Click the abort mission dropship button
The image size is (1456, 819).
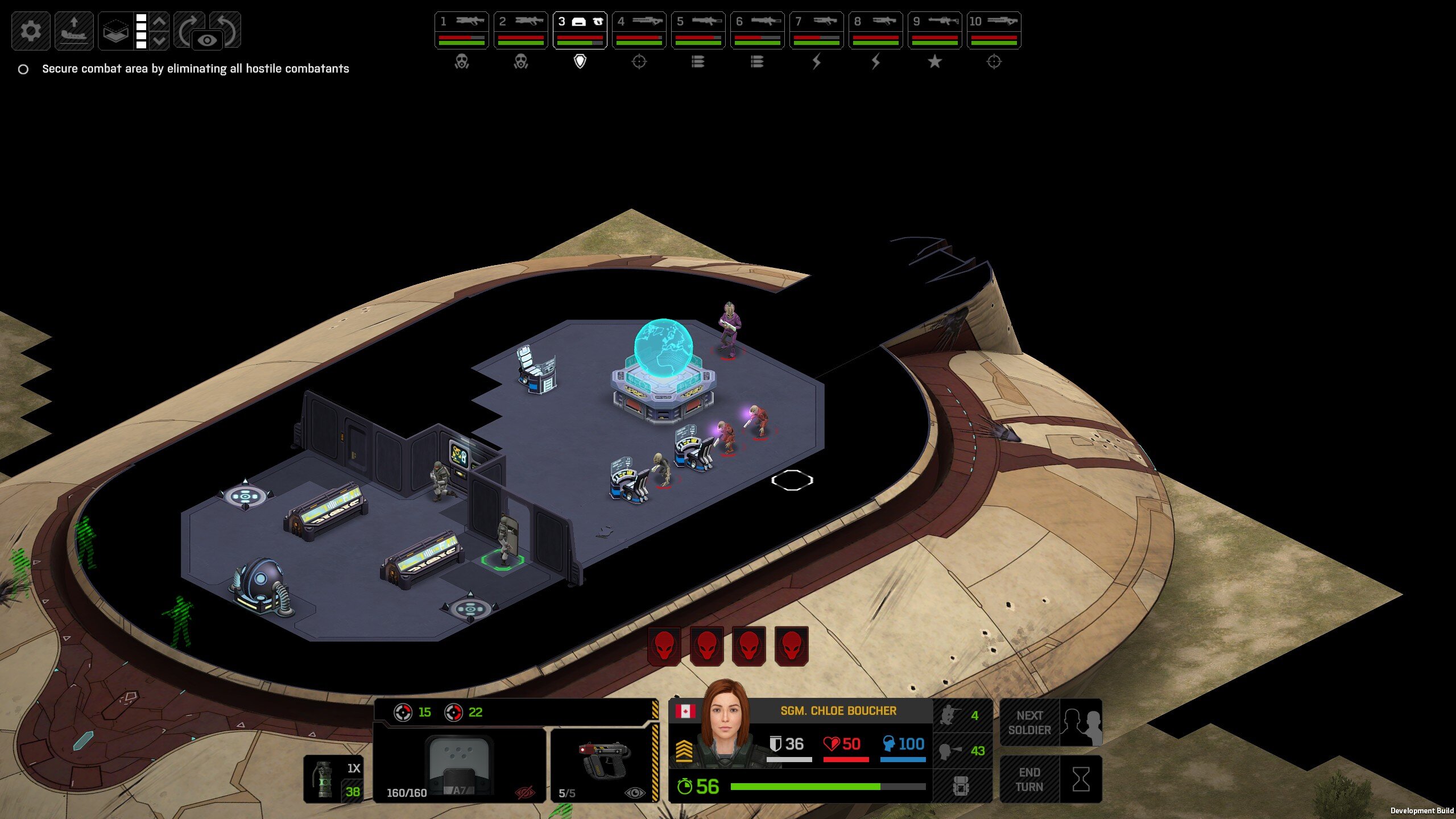click(x=74, y=30)
